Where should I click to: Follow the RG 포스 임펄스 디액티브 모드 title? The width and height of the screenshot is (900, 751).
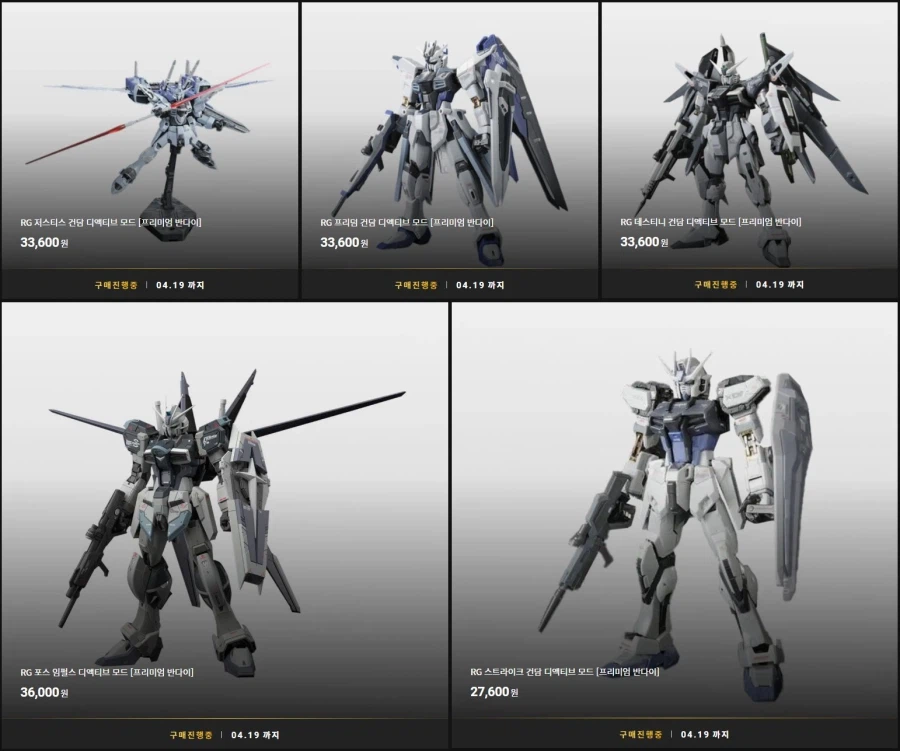point(107,672)
